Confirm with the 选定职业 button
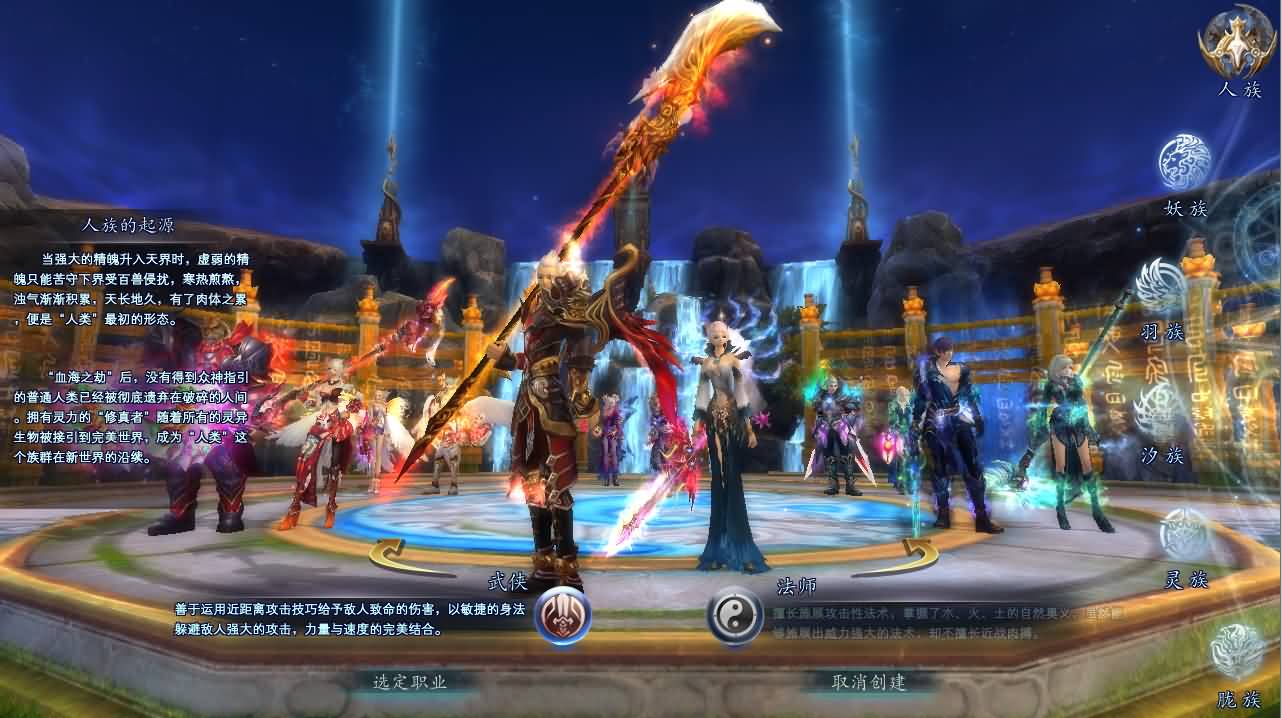 point(410,682)
